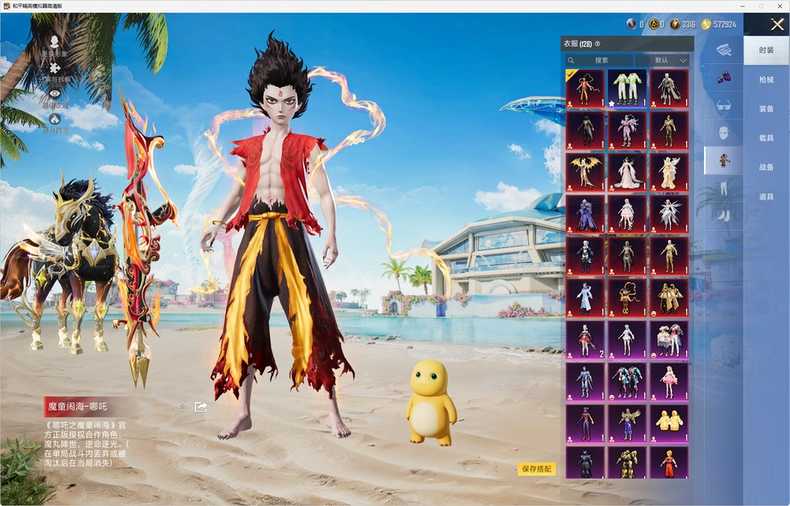Select the pants category icon
This screenshot has width=790, height=506.
pos(723,187)
